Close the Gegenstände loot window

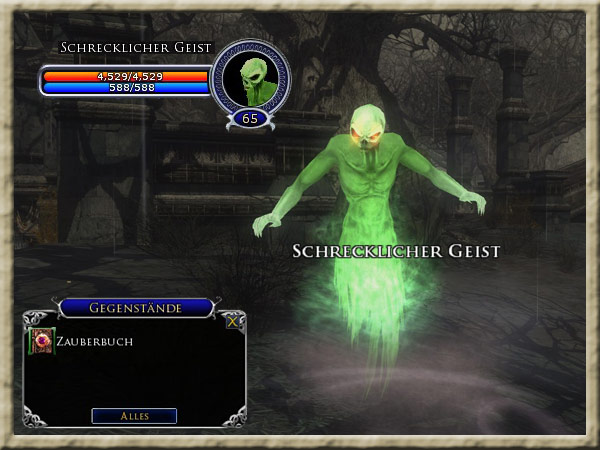233,321
